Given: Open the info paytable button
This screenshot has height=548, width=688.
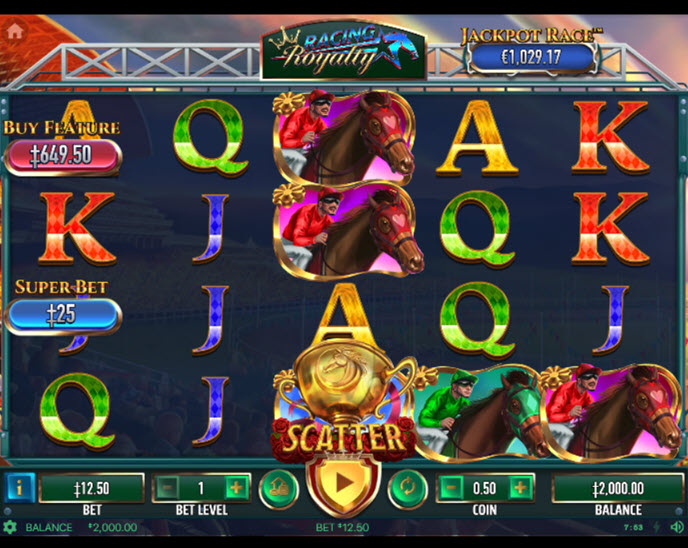Looking at the screenshot, I should pos(19,488).
